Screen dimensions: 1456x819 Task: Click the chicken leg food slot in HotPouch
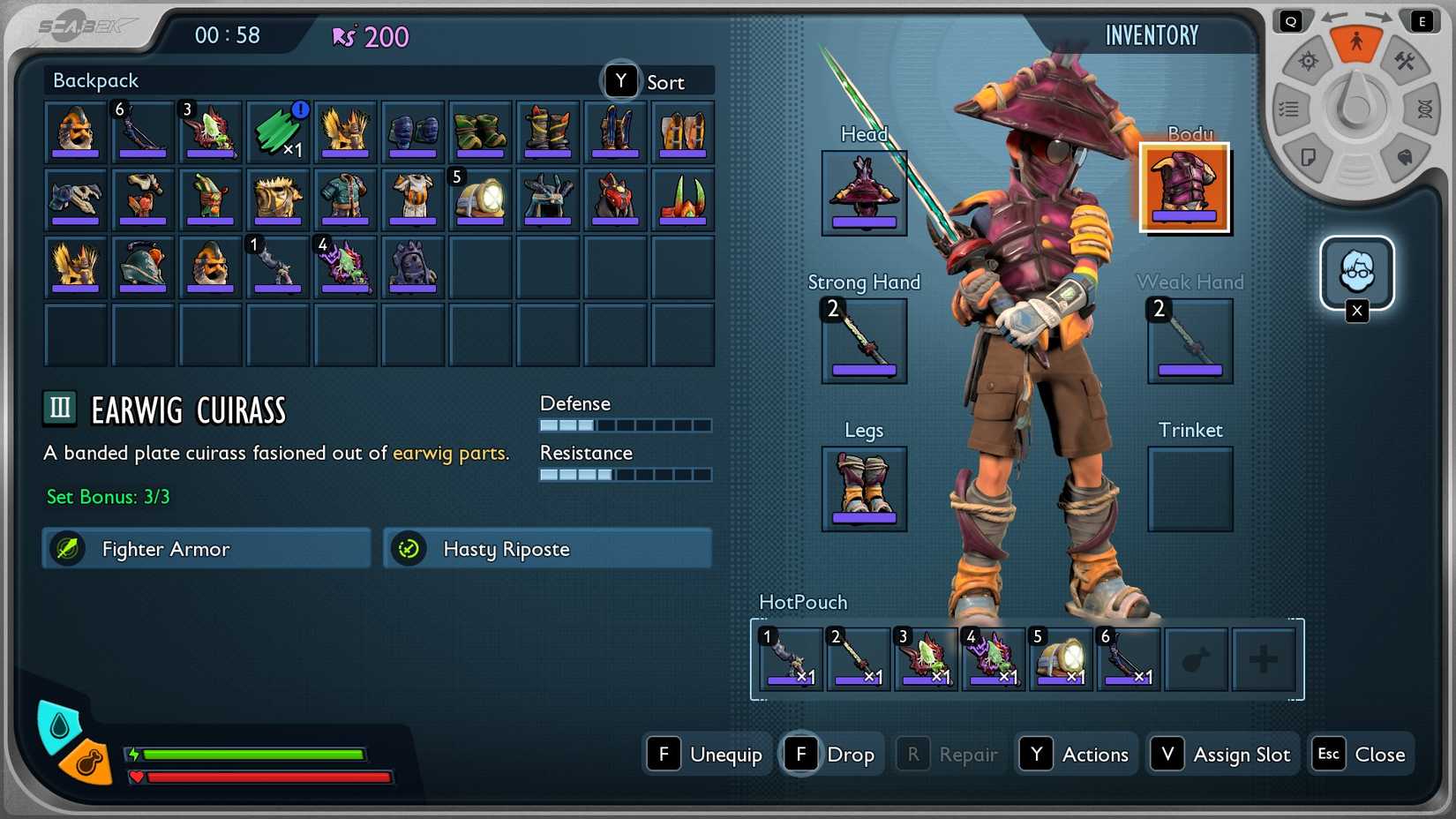[x=1197, y=658]
